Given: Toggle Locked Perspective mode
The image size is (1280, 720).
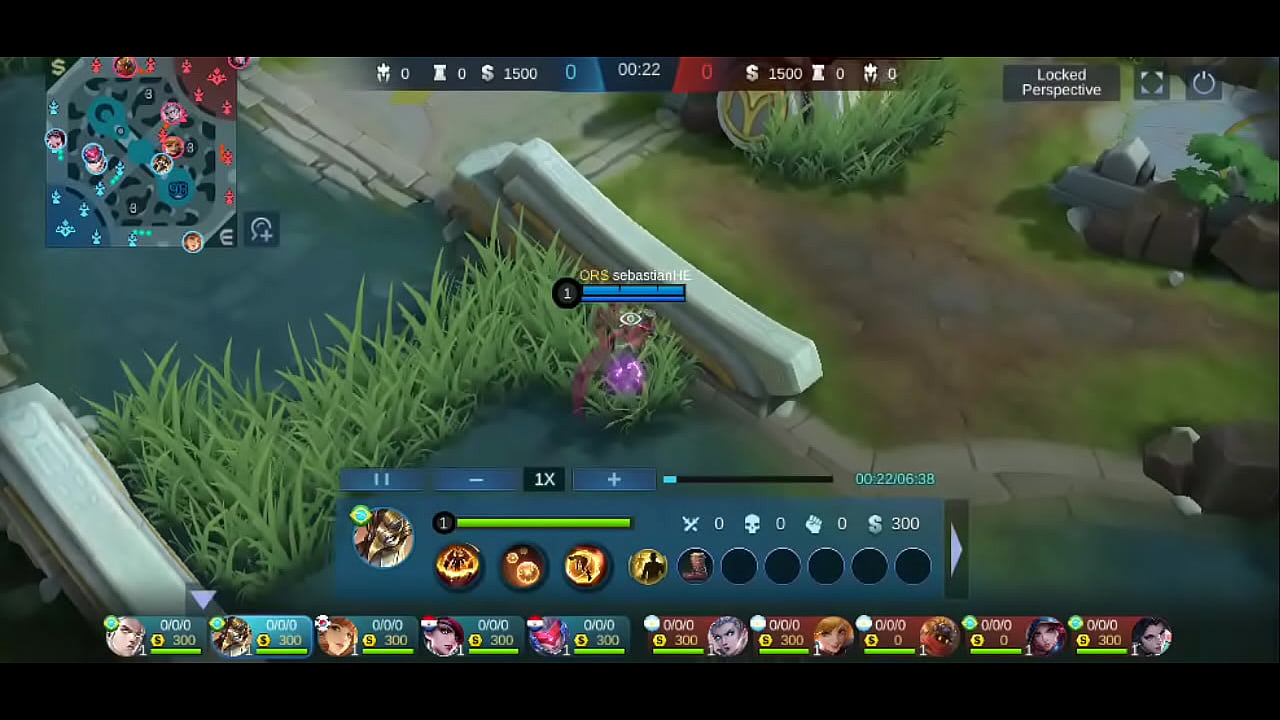Looking at the screenshot, I should click(1061, 82).
